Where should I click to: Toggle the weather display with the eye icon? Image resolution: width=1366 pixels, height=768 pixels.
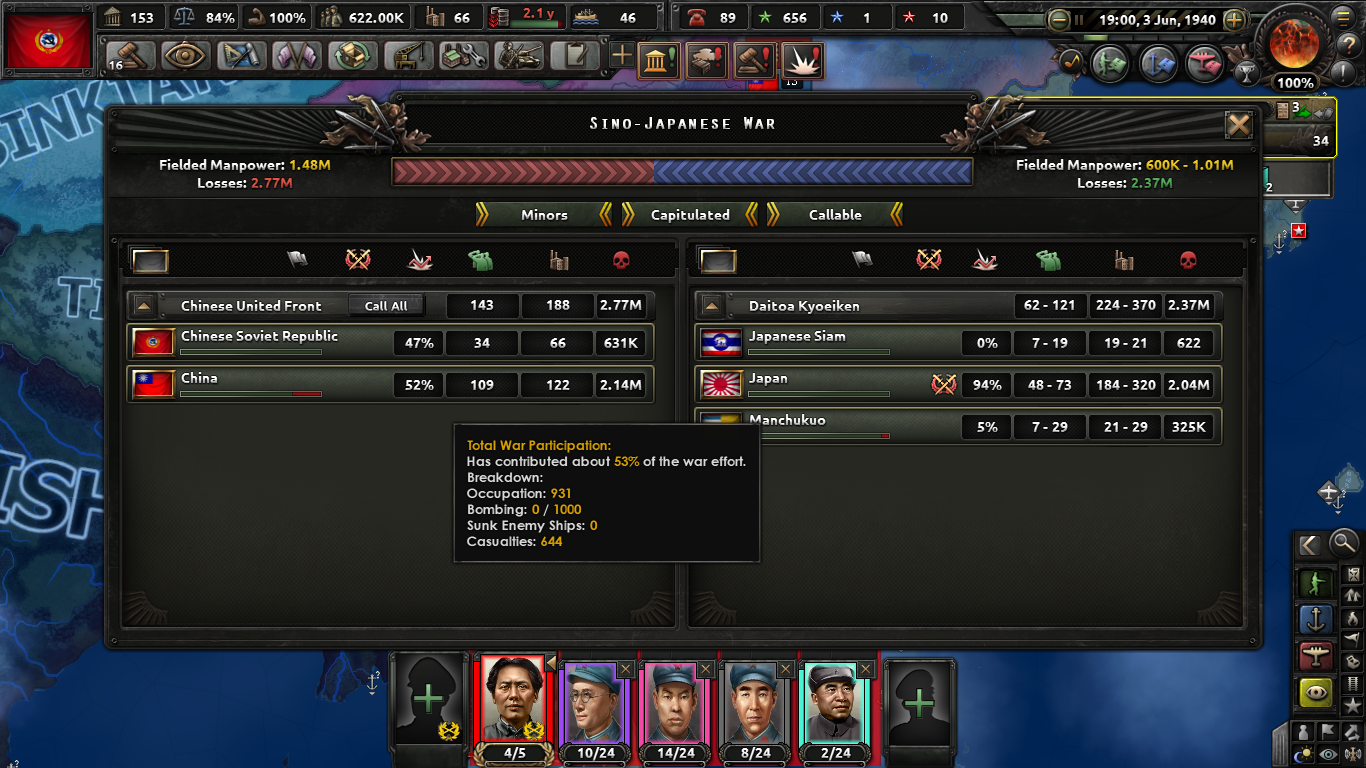[x=1326, y=753]
